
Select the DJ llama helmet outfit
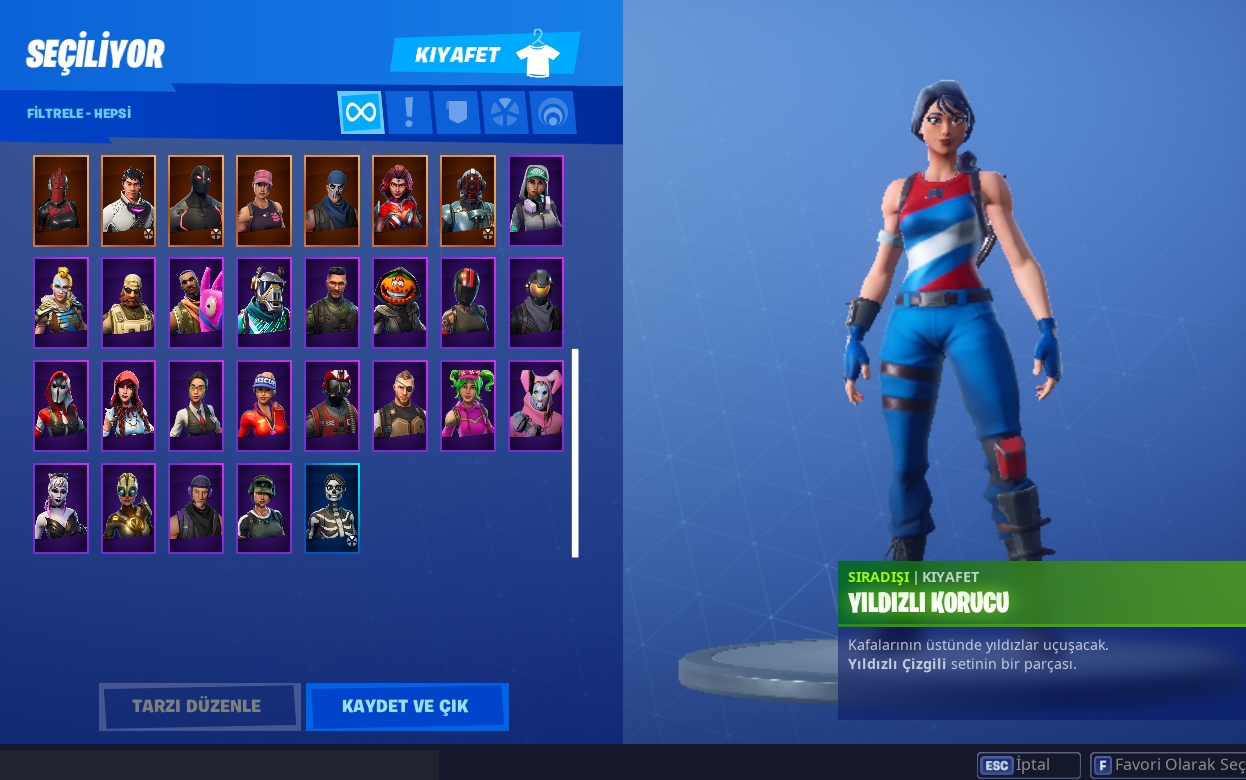pos(264,303)
